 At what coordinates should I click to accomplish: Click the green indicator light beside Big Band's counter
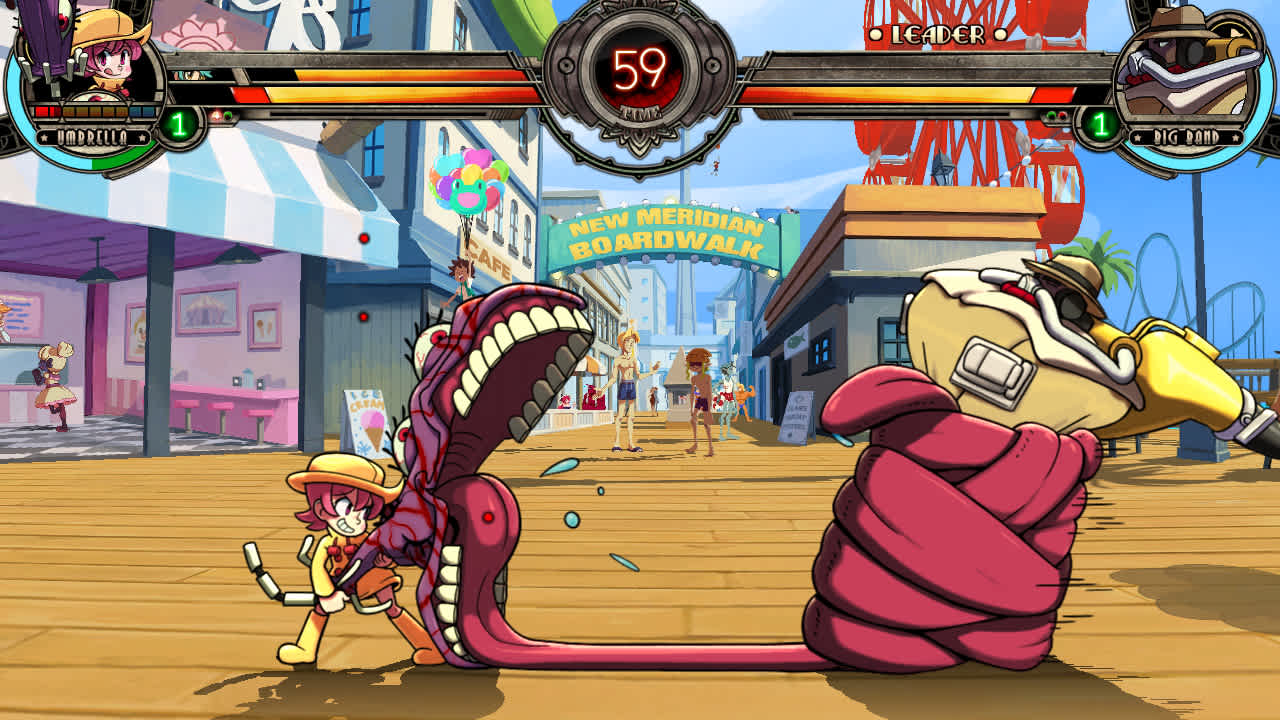1050,115
